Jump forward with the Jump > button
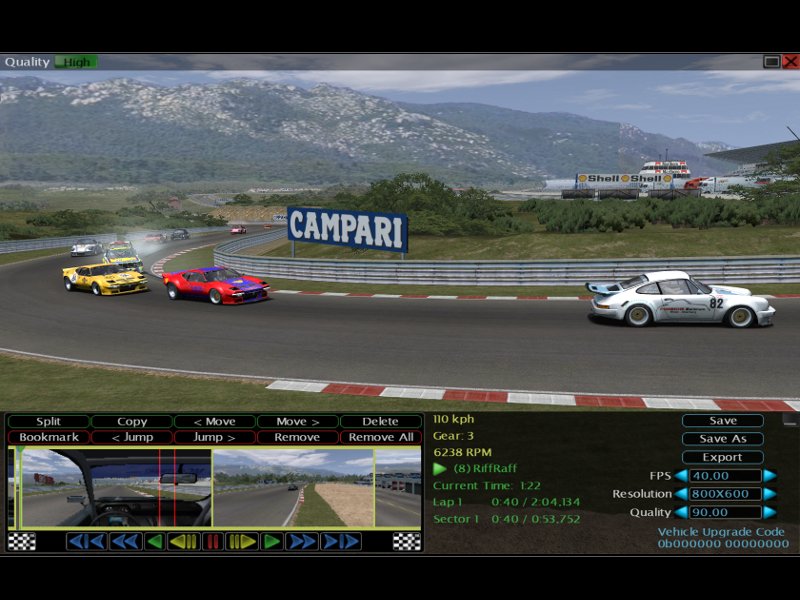 214,437
